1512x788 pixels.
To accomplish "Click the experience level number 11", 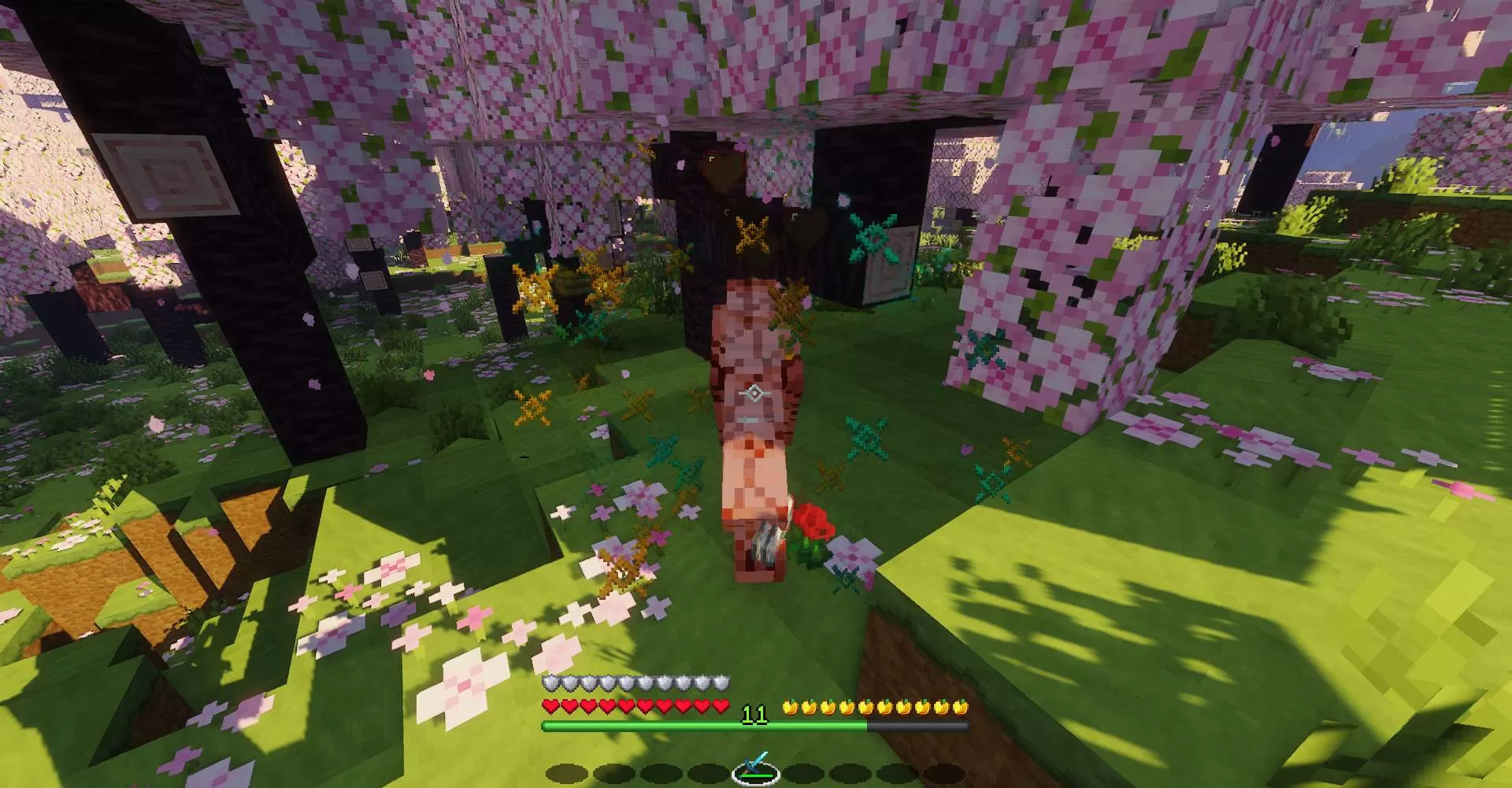I will point(756,713).
